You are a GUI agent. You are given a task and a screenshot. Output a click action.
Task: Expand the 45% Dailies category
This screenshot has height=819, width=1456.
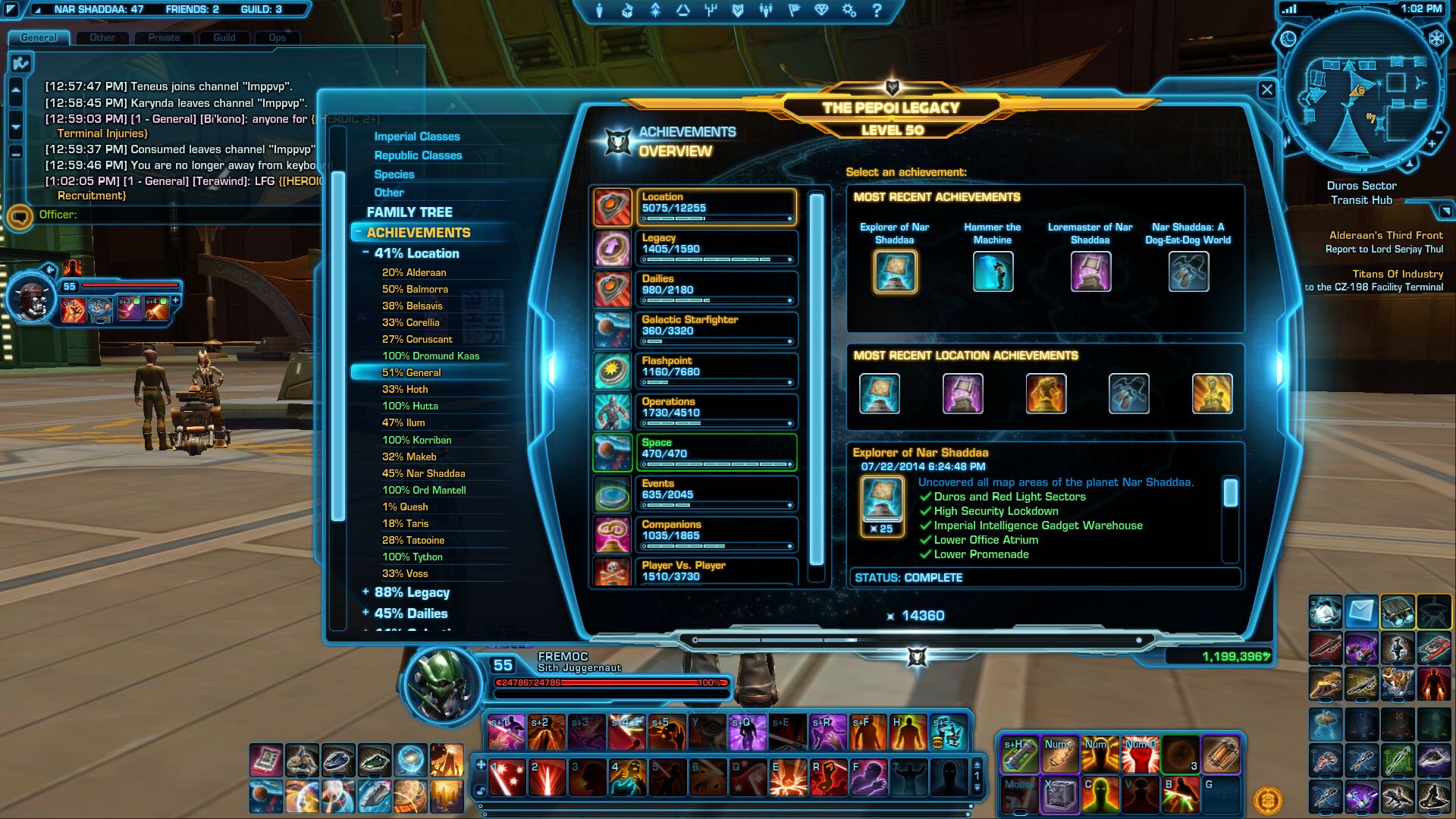(366, 613)
